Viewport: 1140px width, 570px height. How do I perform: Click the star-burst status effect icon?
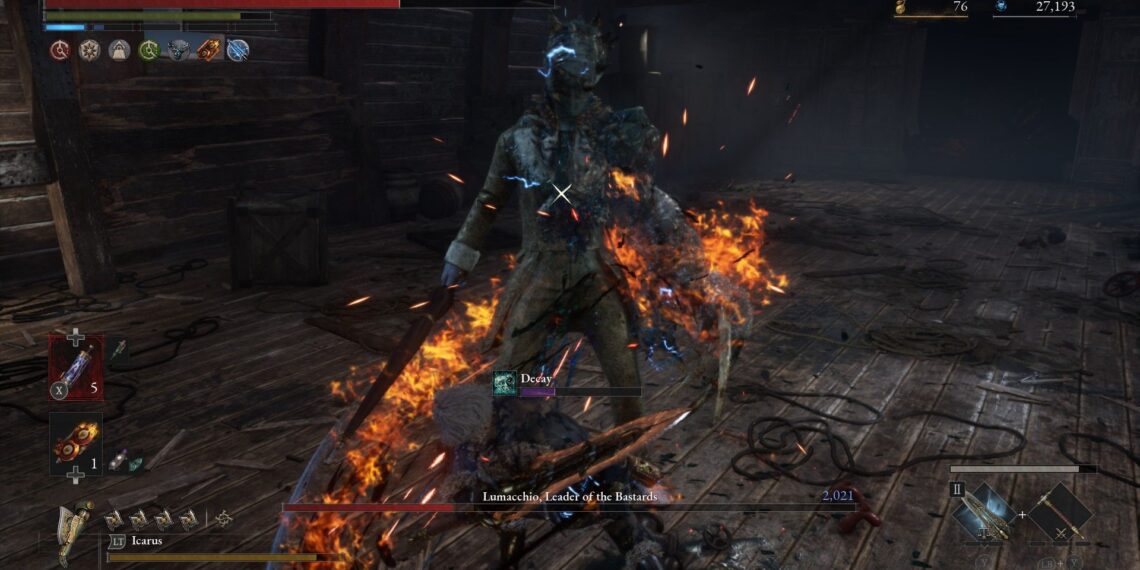[90, 50]
